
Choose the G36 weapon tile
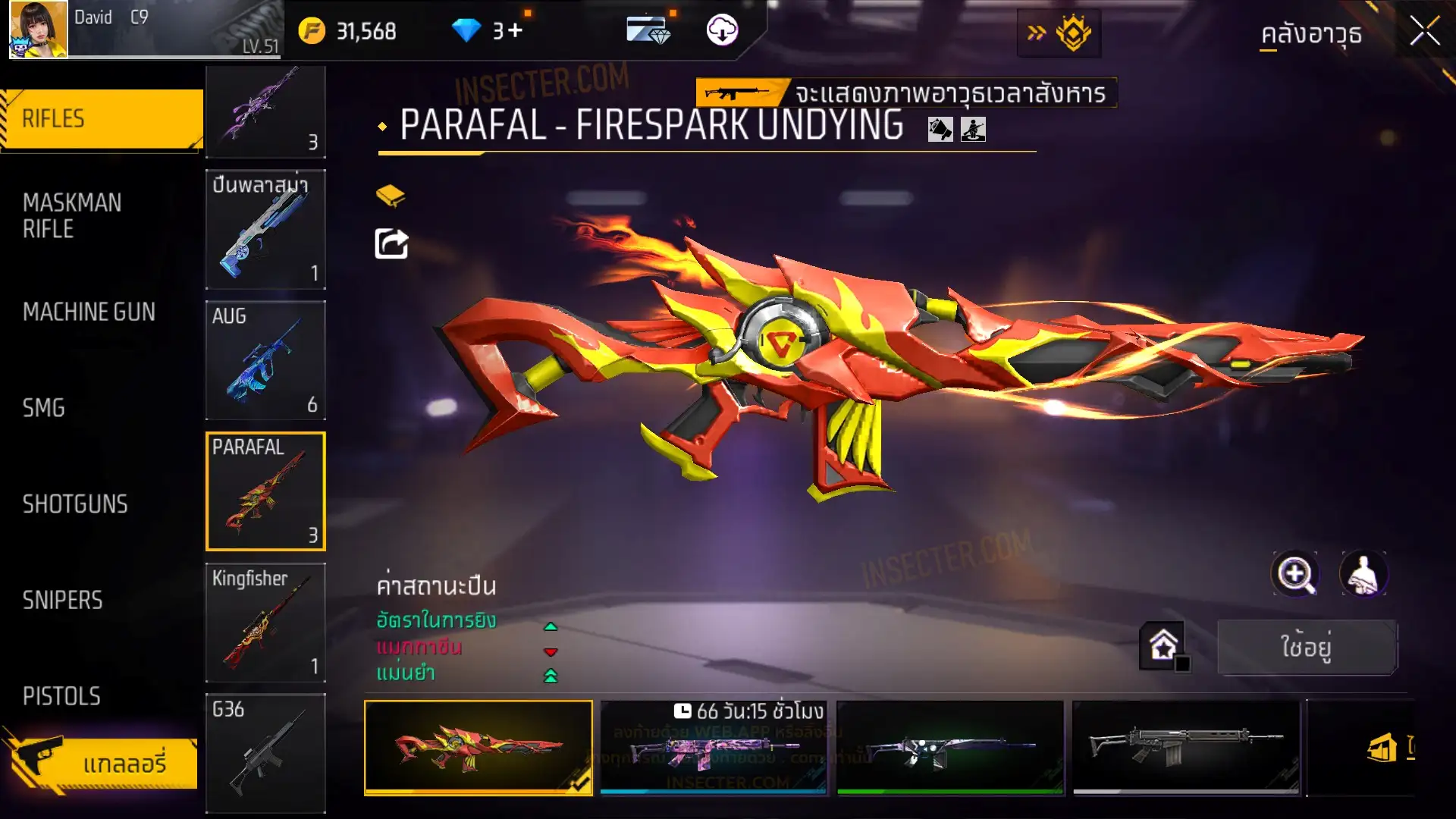point(265,753)
